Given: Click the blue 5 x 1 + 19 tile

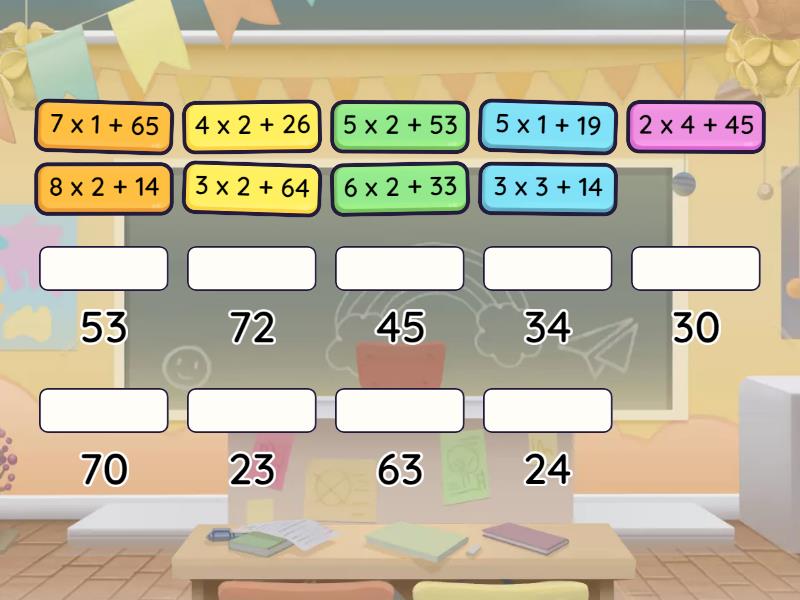Looking at the screenshot, I should [547, 126].
